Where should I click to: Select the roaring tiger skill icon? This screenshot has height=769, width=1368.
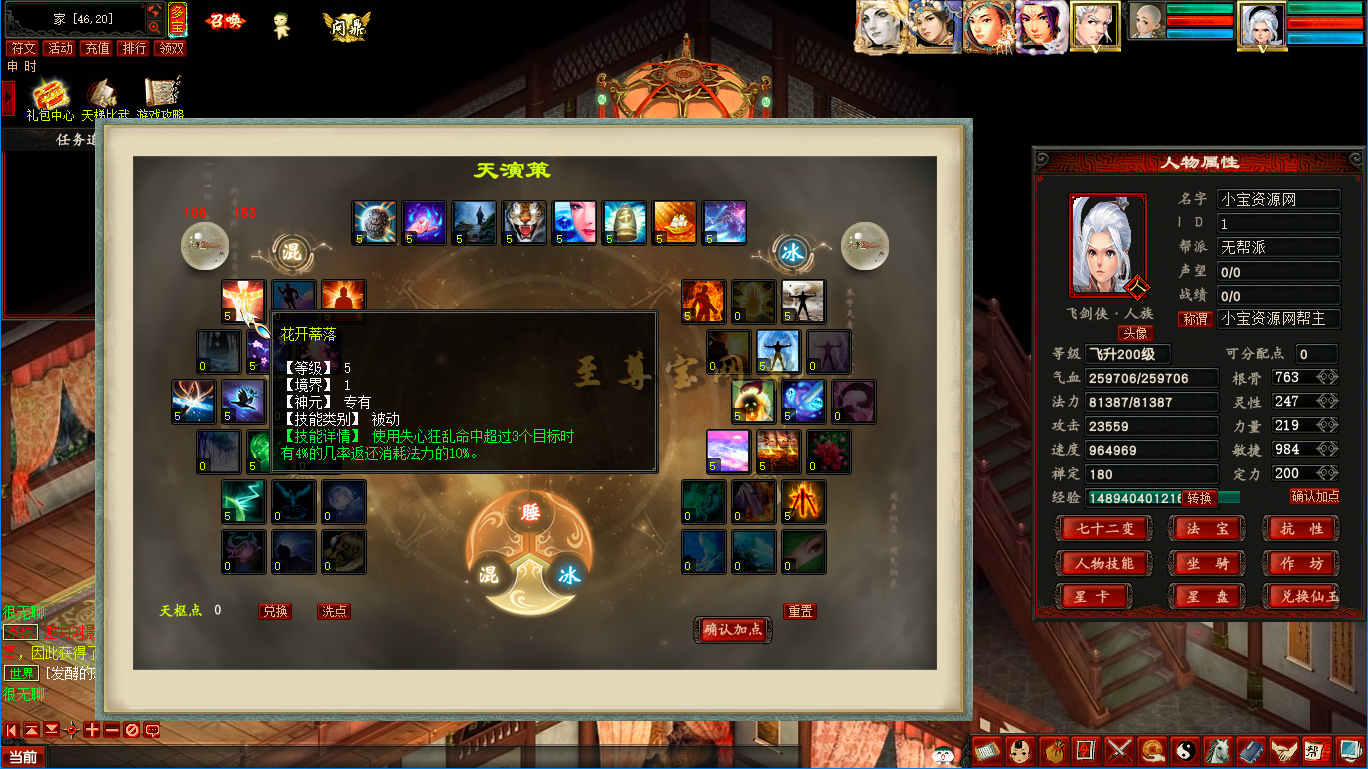pyautogui.click(x=524, y=222)
